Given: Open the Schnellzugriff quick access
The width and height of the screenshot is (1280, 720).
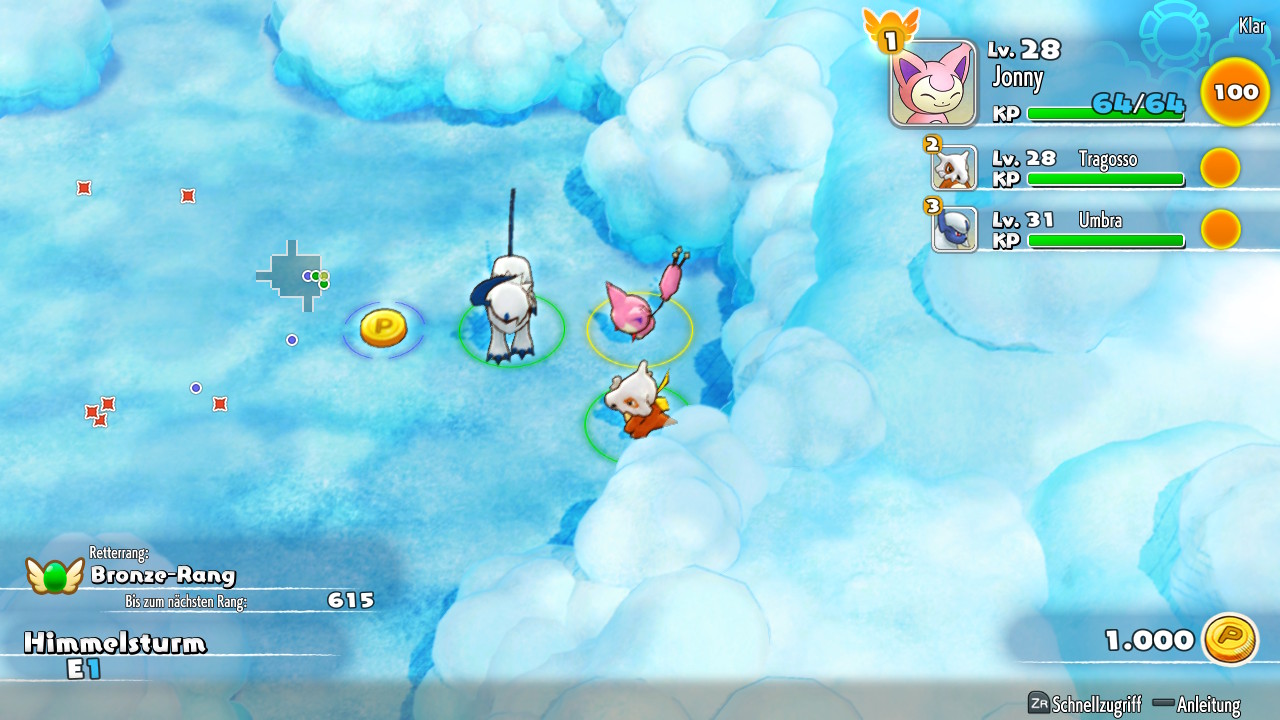Looking at the screenshot, I should (1085, 704).
